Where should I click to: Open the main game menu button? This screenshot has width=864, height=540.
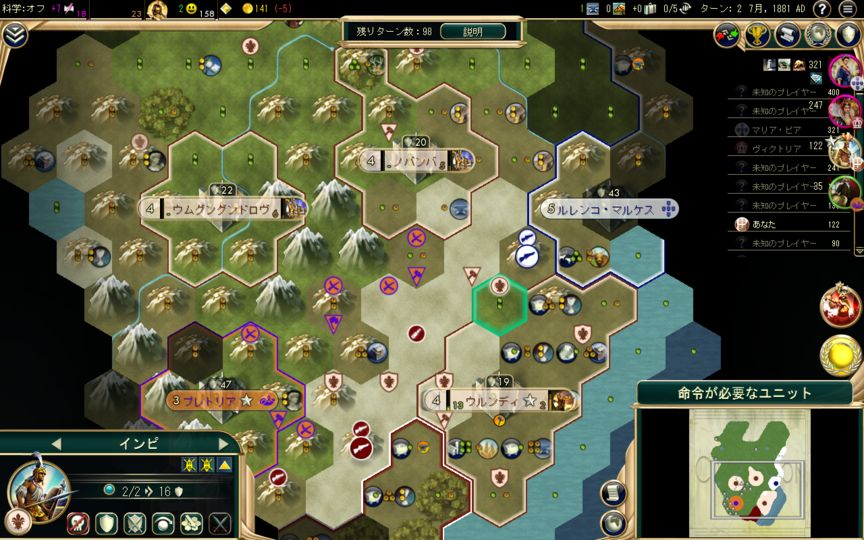click(x=848, y=9)
